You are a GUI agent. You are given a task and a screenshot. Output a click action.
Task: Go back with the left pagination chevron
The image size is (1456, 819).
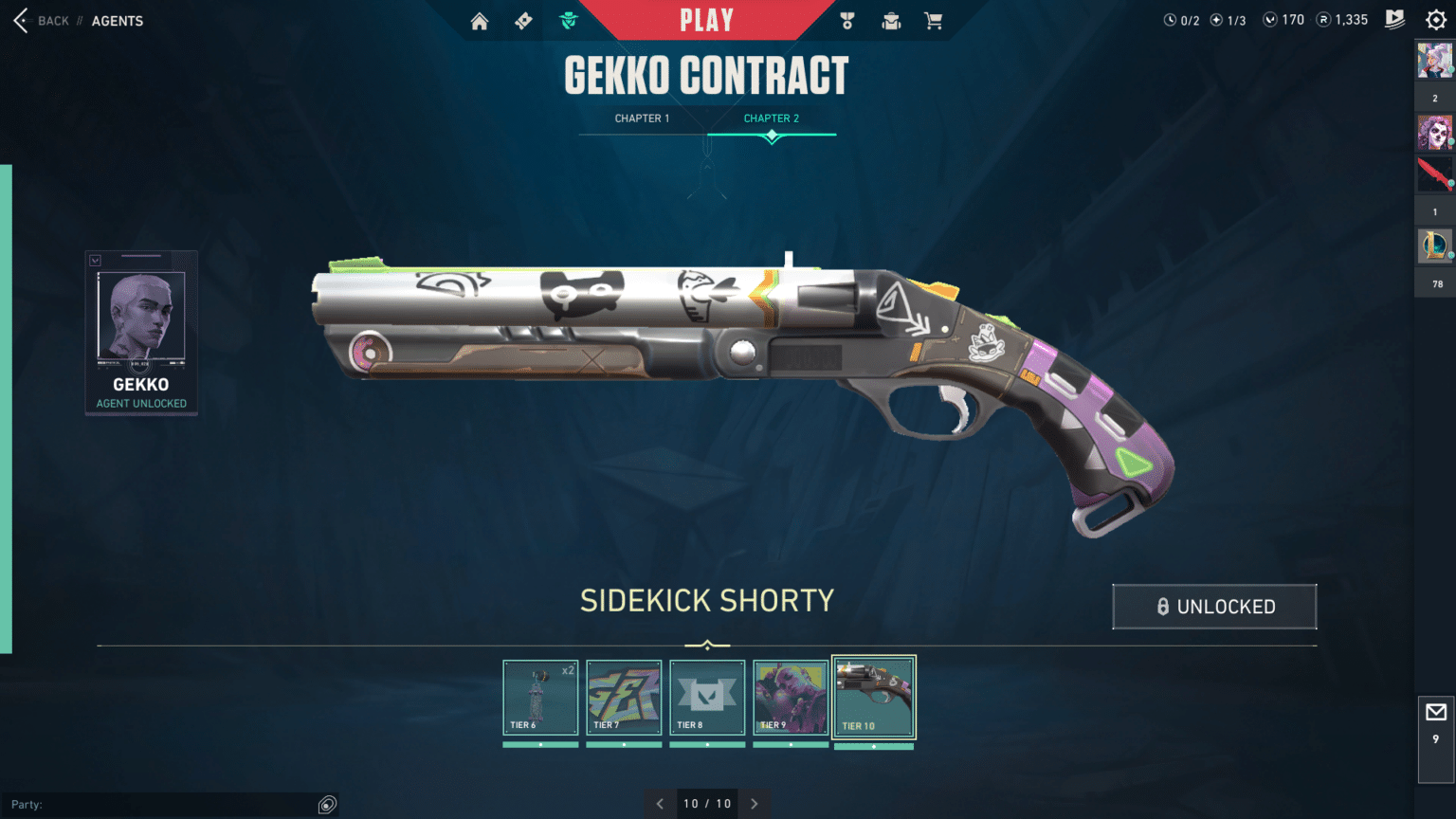660,803
